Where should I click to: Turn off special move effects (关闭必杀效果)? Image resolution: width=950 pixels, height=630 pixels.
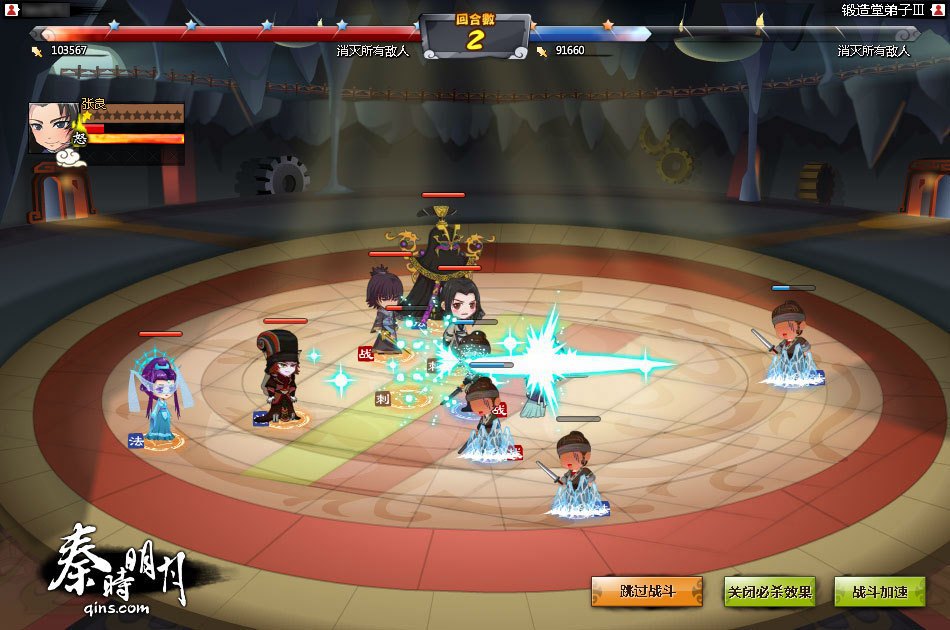coord(769,591)
